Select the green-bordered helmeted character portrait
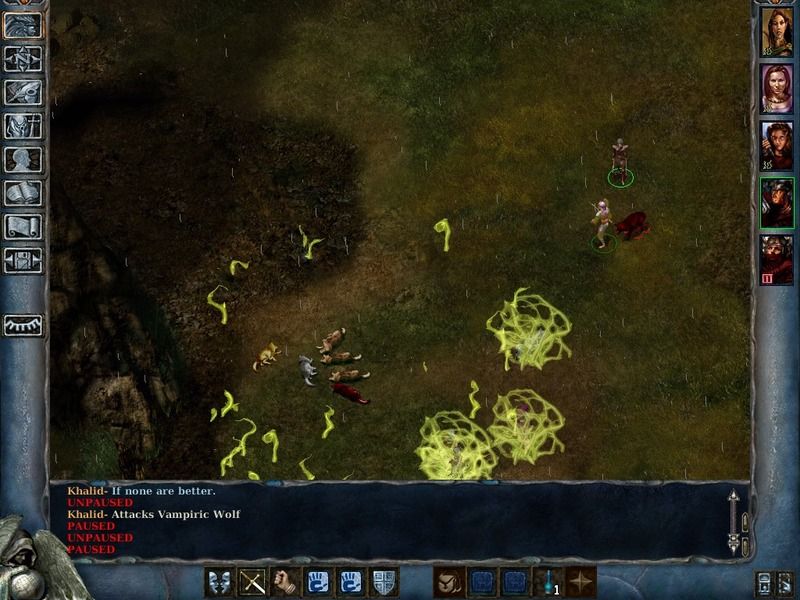 coord(776,203)
